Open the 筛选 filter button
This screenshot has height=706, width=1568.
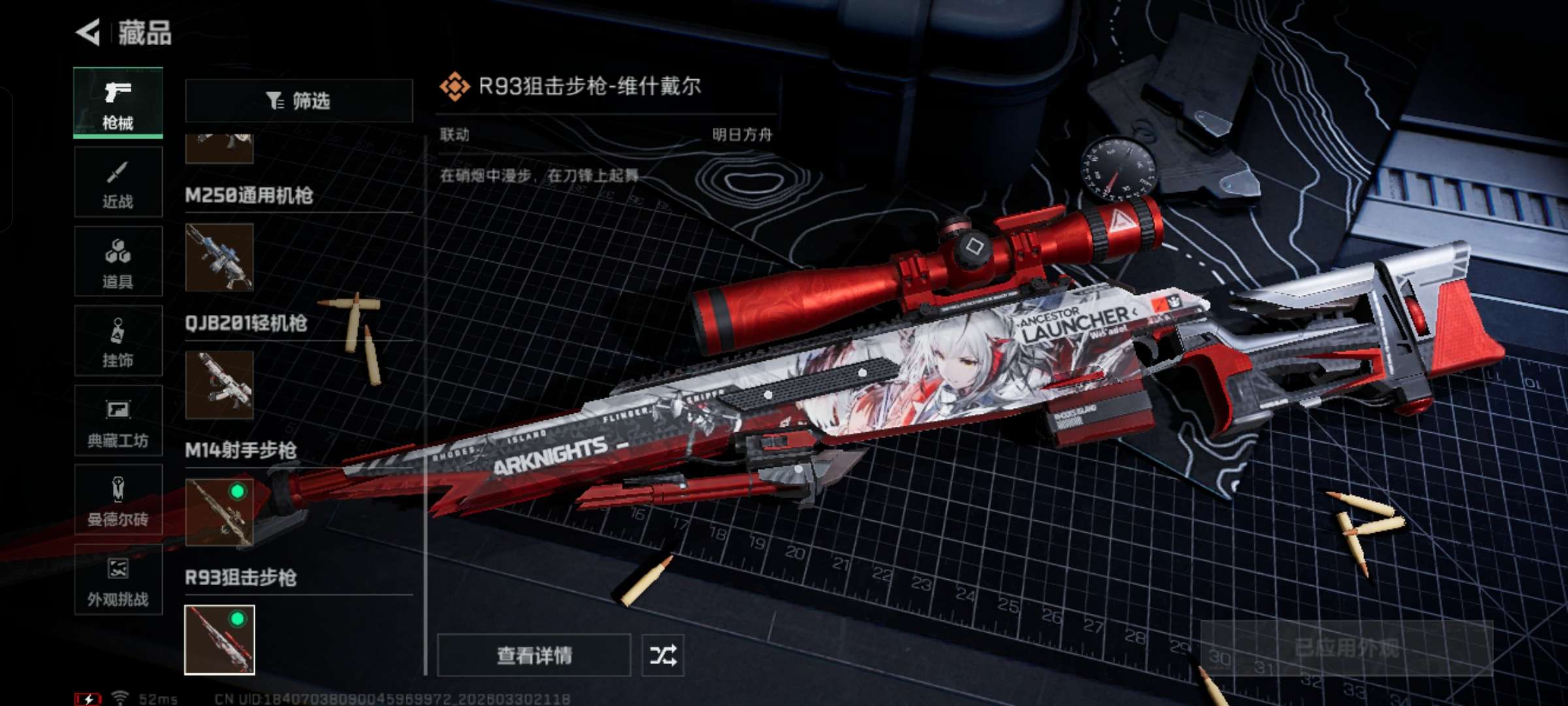pos(299,101)
